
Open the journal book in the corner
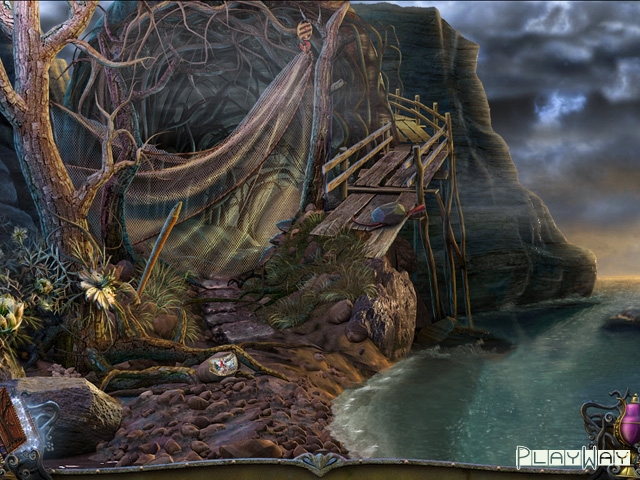tap(12, 422)
